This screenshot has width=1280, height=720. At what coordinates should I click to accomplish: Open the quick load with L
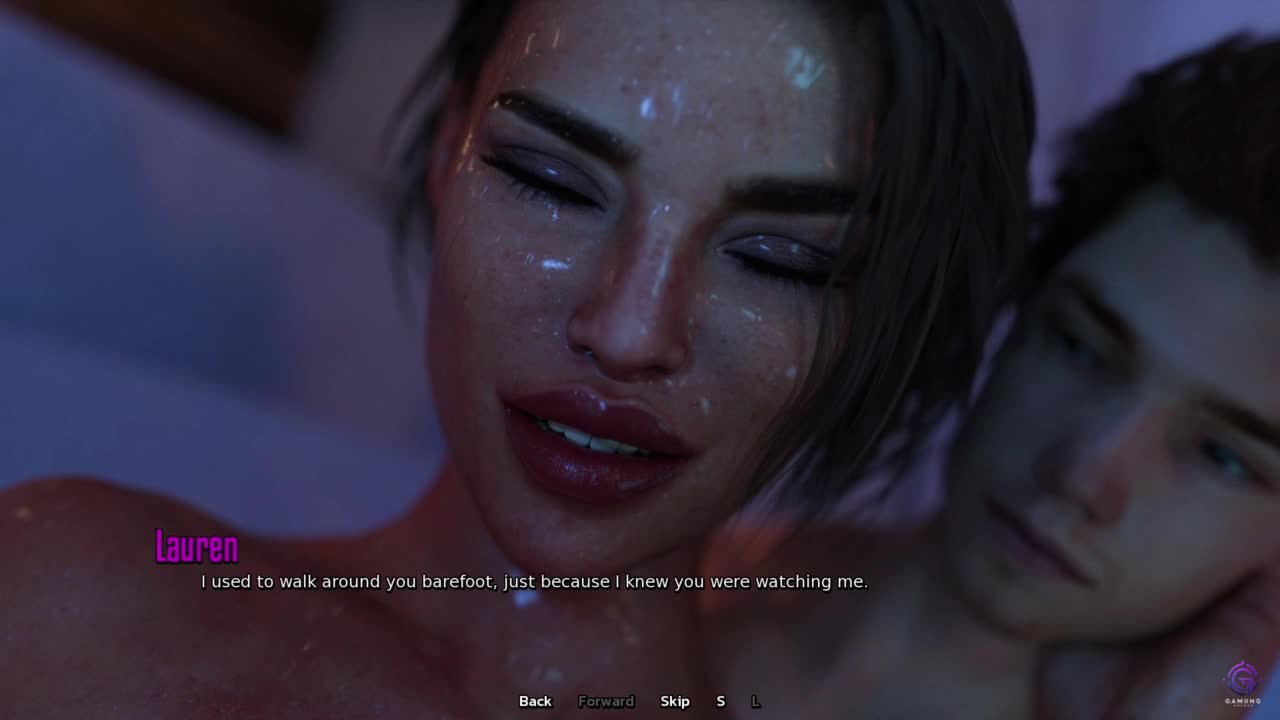coord(755,701)
